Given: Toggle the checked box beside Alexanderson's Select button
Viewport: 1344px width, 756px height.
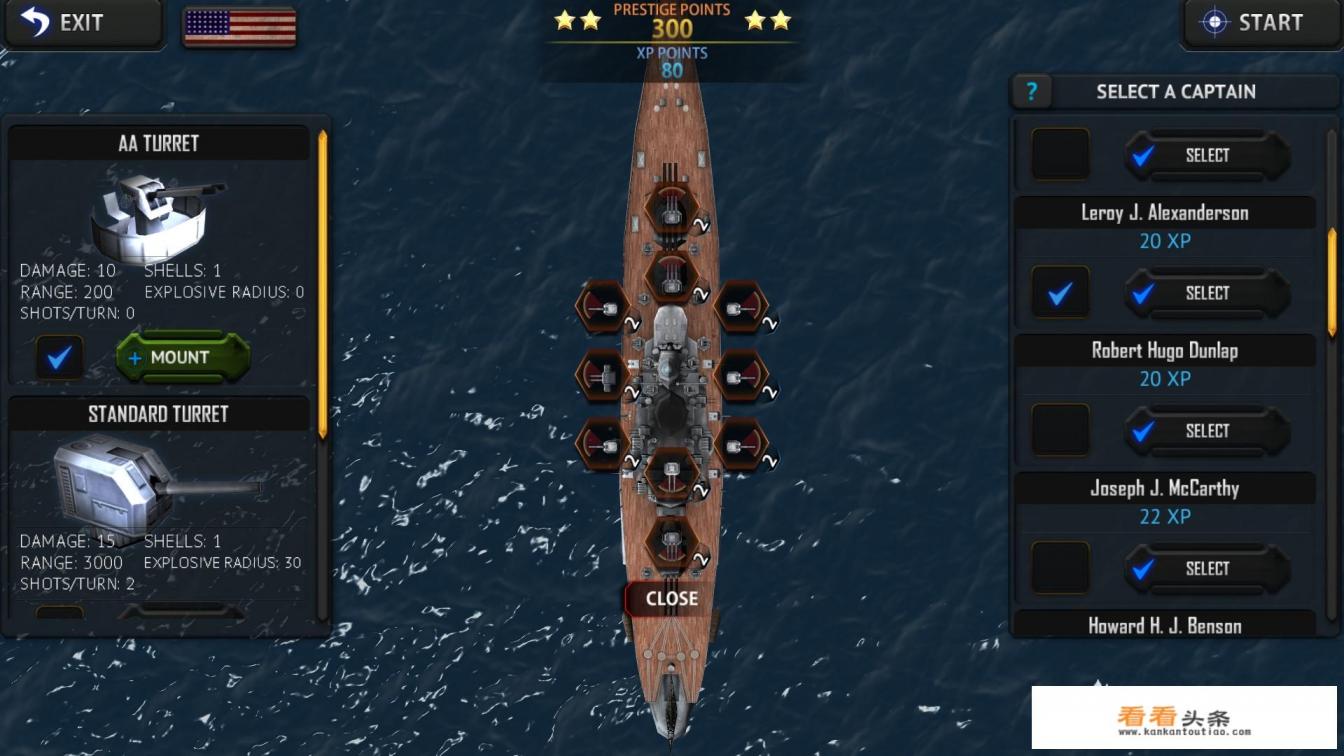Looking at the screenshot, I should pyautogui.click(x=1060, y=293).
